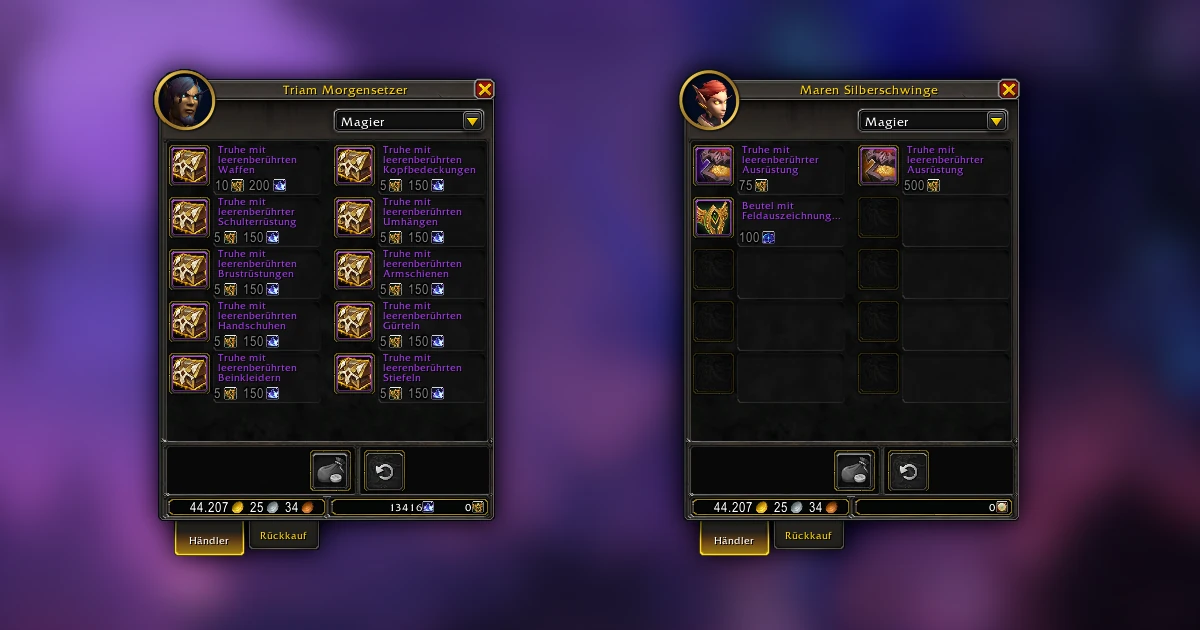This screenshot has height=630, width=1200.
Task: Click the coin sack button in Triam's window
Action: click(x=331, y=471)
